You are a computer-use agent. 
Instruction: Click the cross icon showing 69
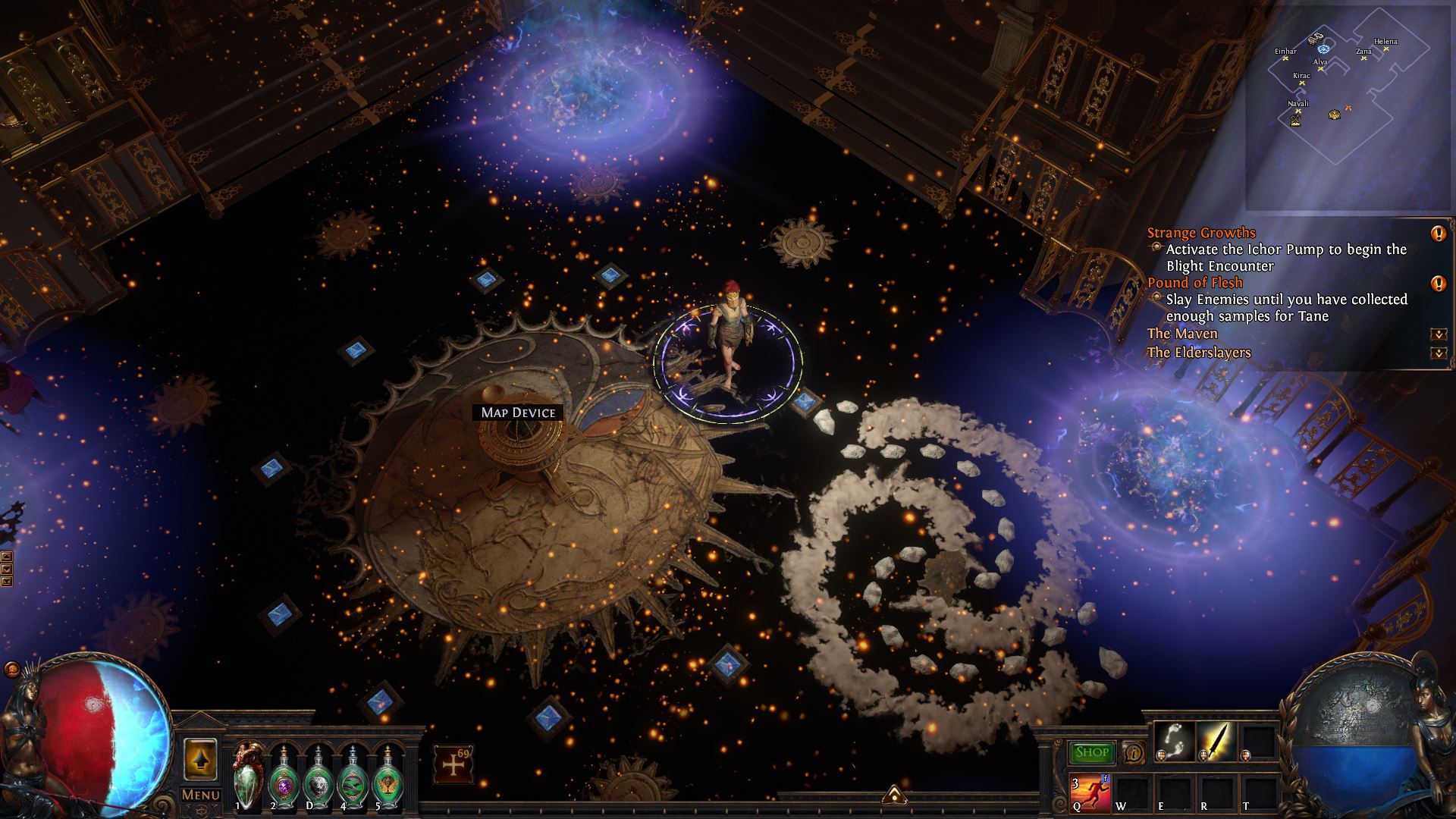pos(453,764)
